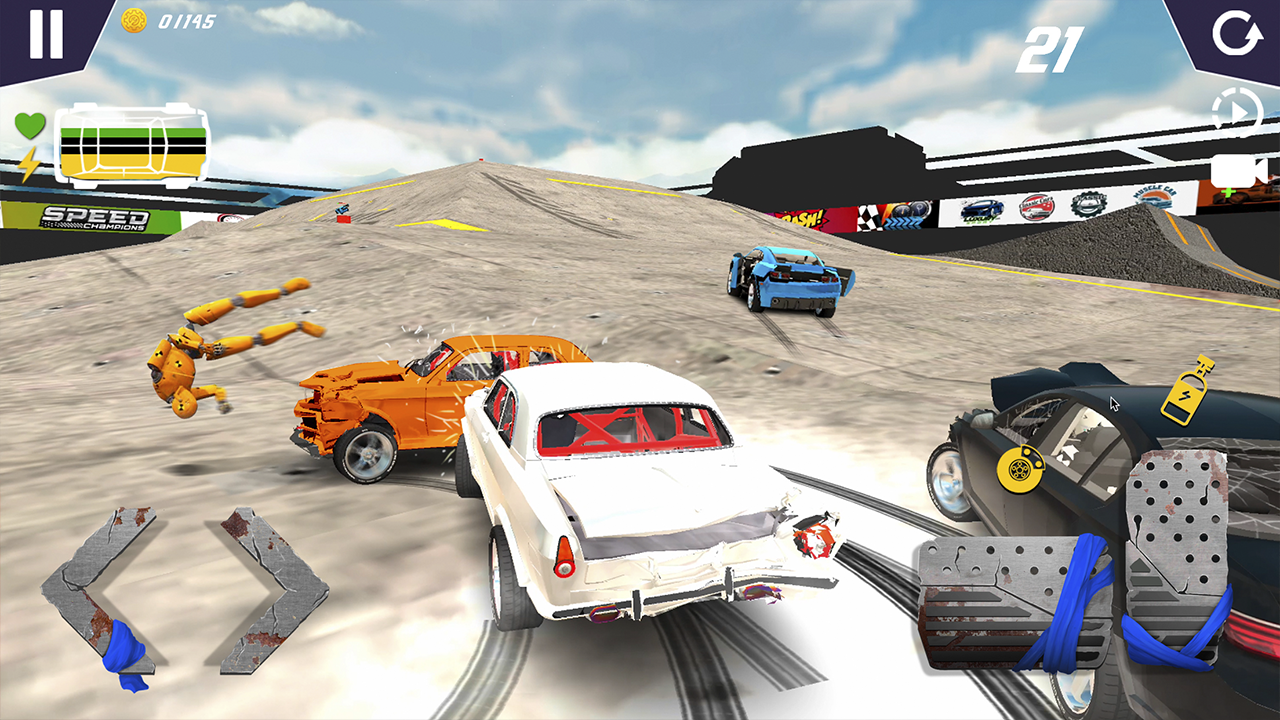
Task: Click the car damage indicator gauge
Action: (133, 147)
